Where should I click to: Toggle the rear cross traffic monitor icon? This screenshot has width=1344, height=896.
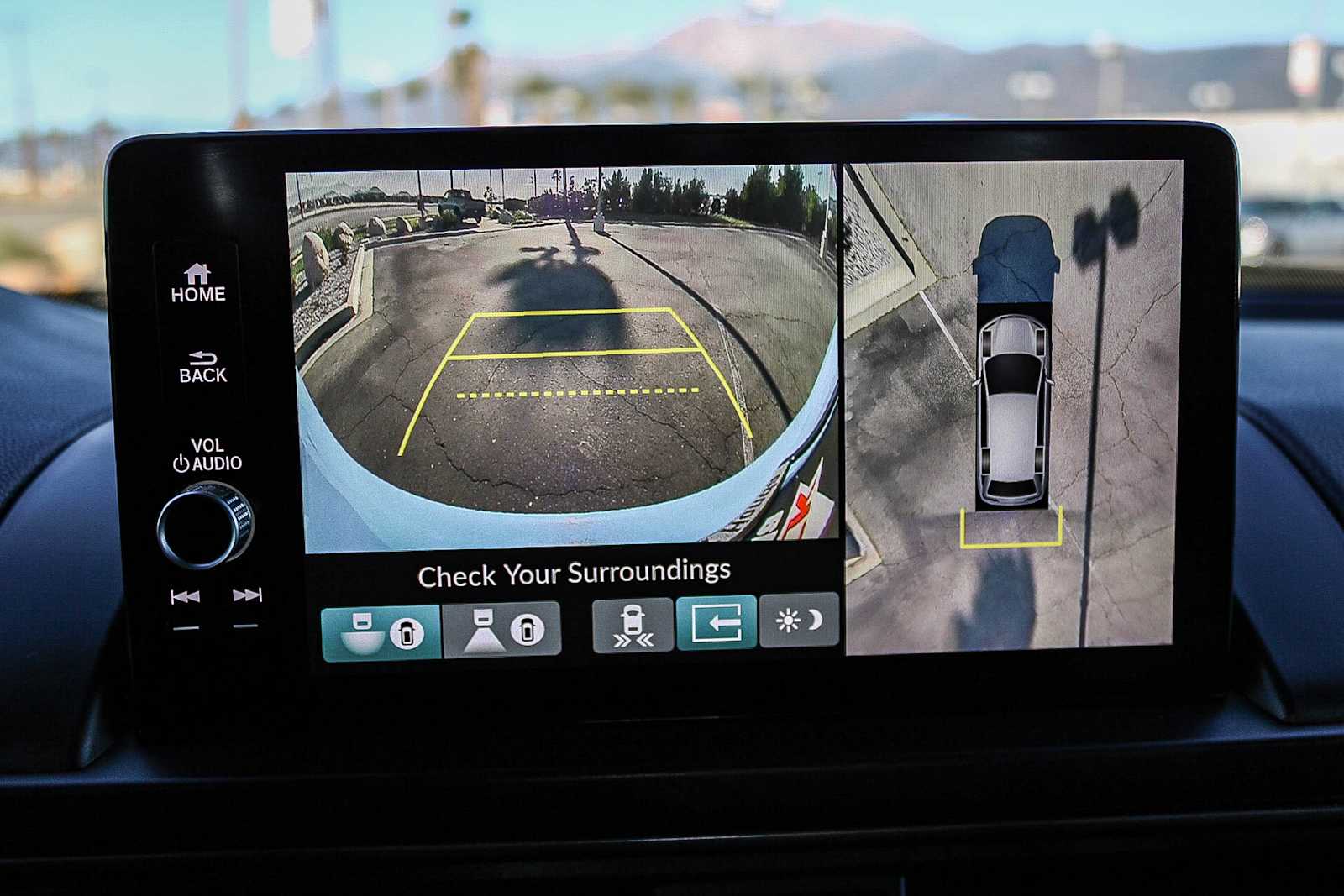click(633, 626)
